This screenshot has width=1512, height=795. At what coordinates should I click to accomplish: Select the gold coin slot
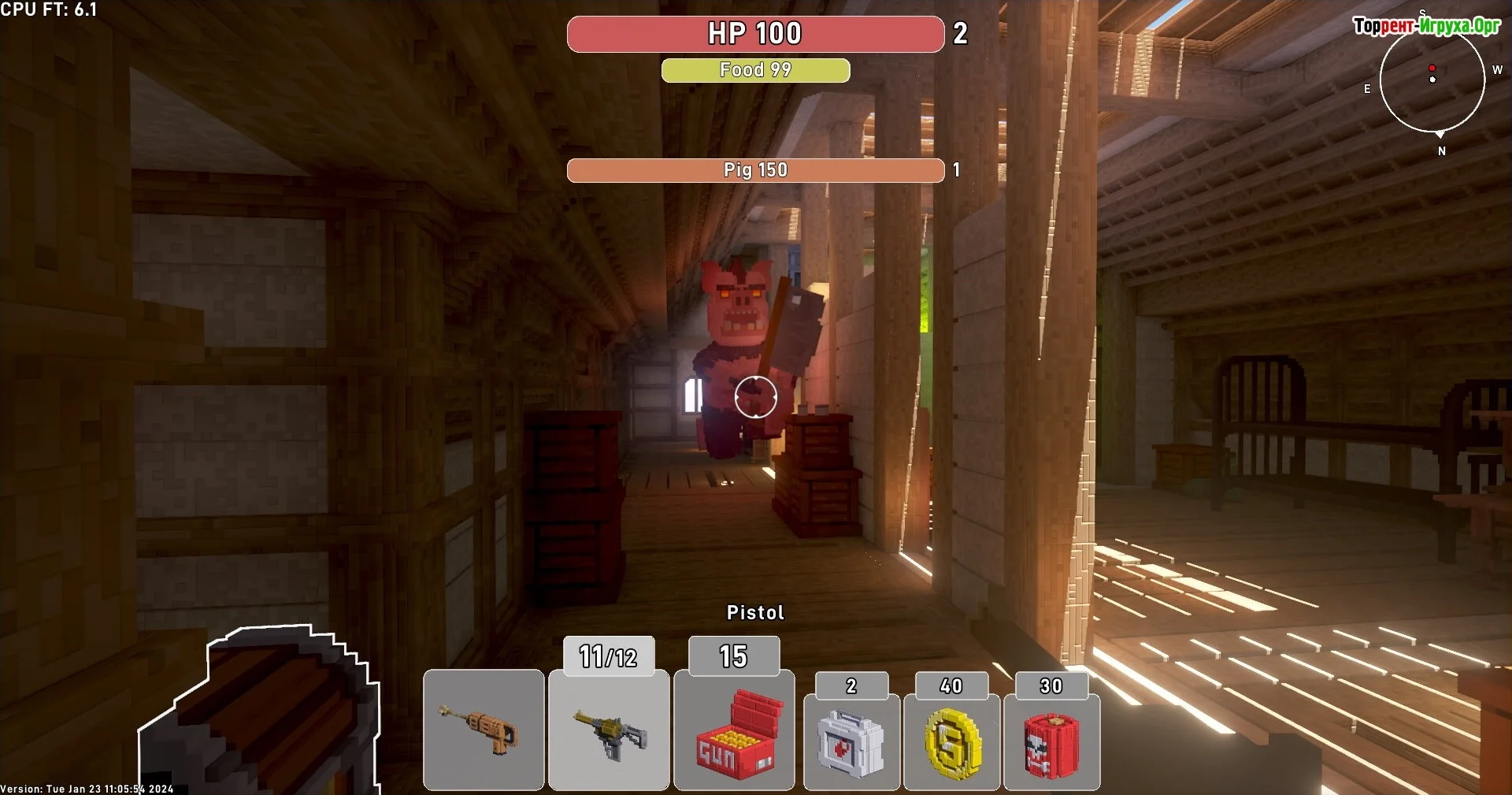(951, 741)
